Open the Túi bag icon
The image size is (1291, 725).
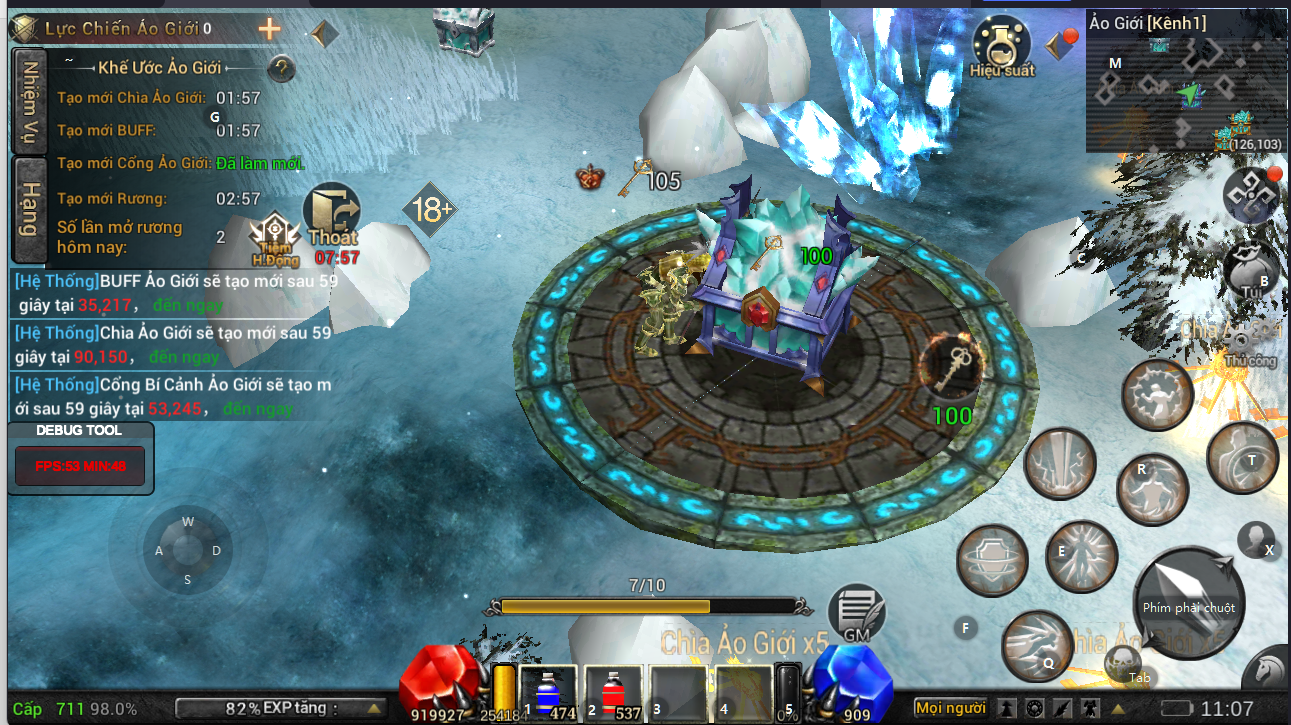coord(1250,270)
